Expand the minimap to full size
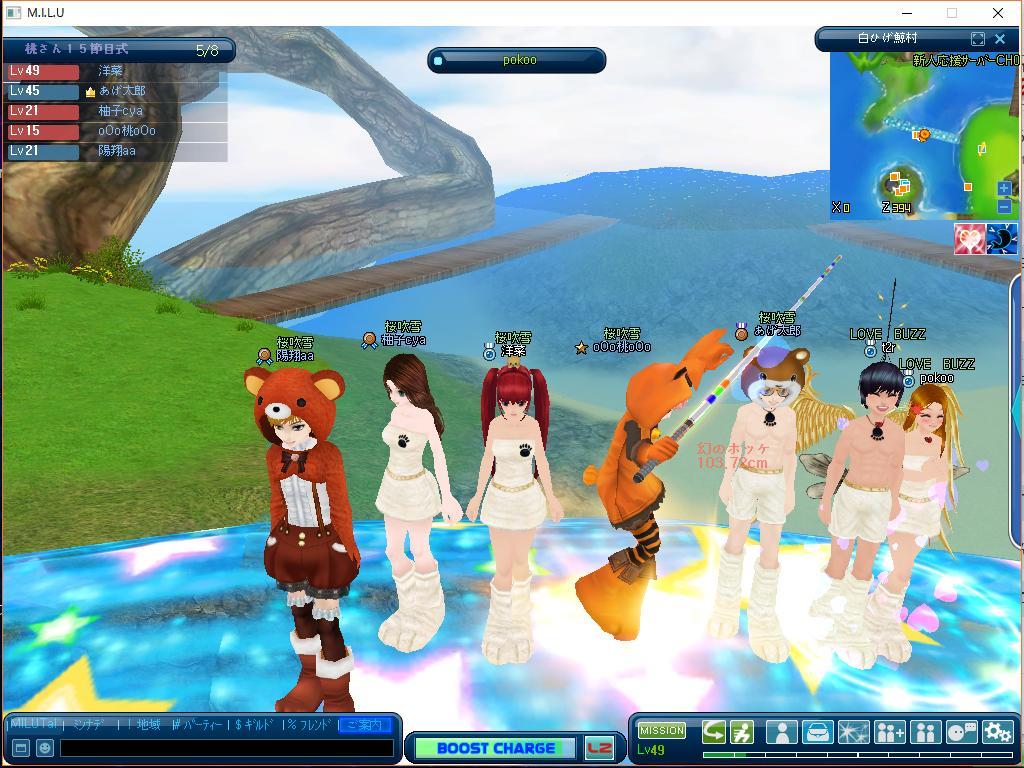1024x768 pixels. (x=977, y=39)
